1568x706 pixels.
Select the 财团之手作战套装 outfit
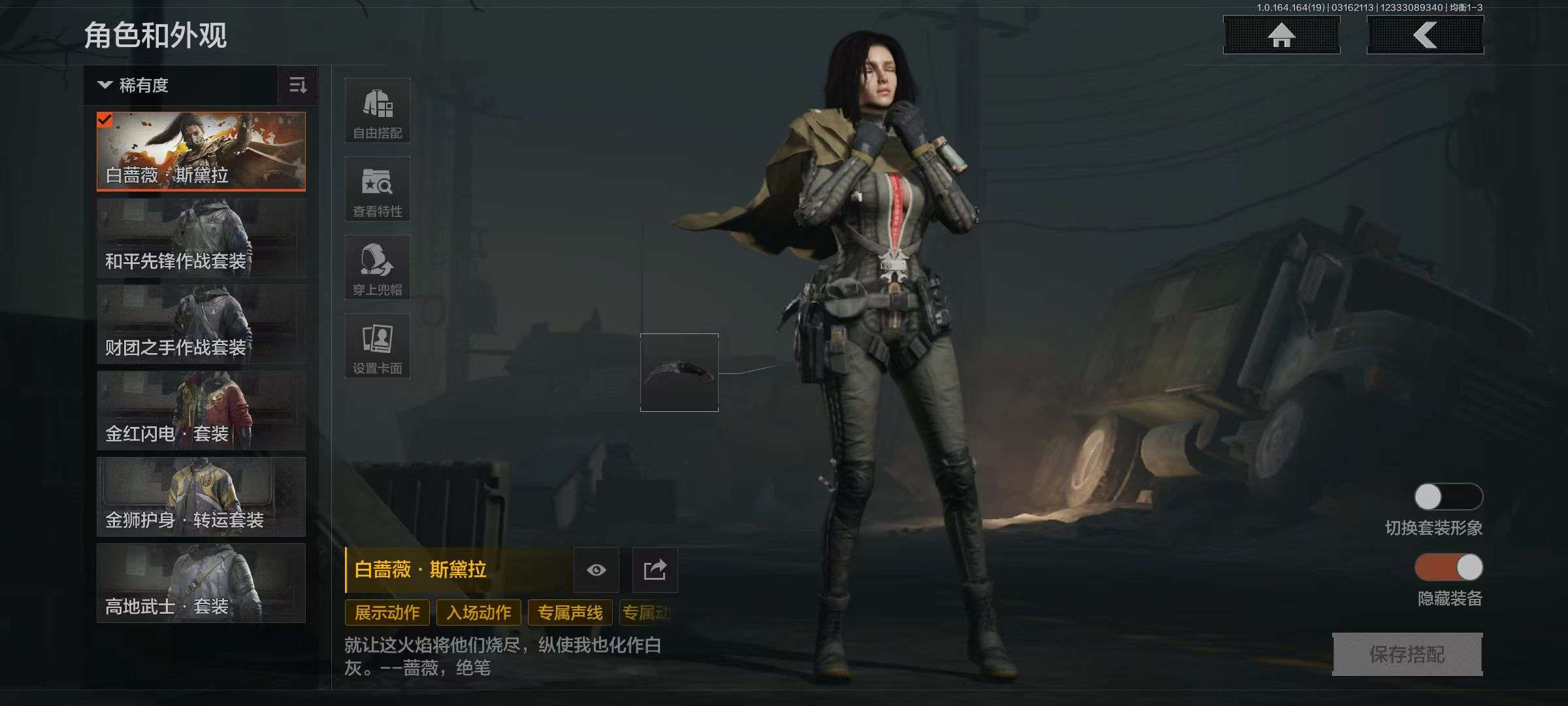(x=201, y=324)
